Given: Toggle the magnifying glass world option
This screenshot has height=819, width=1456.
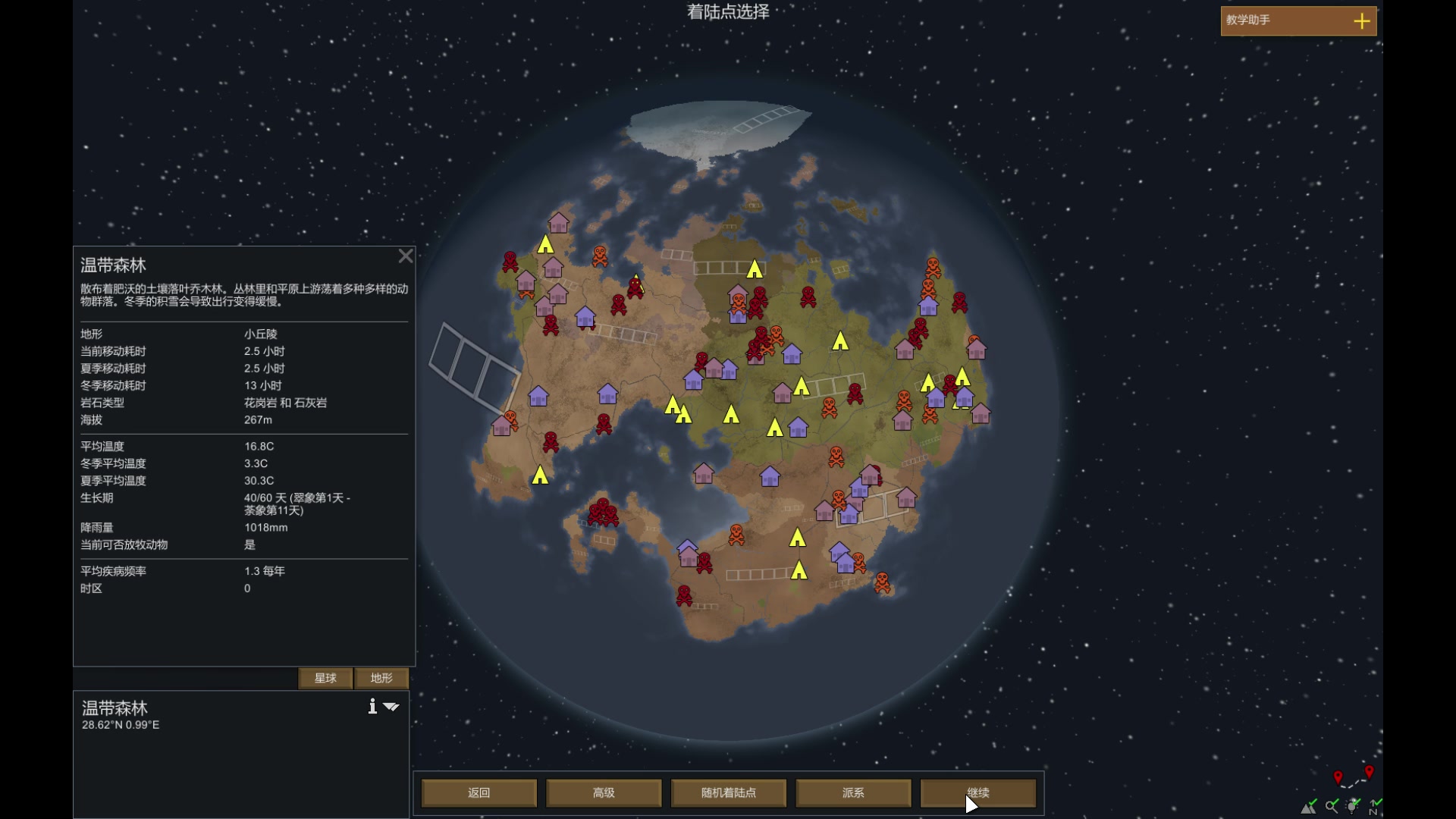Looking at the screenshot, I should (x=1332, y=807).
